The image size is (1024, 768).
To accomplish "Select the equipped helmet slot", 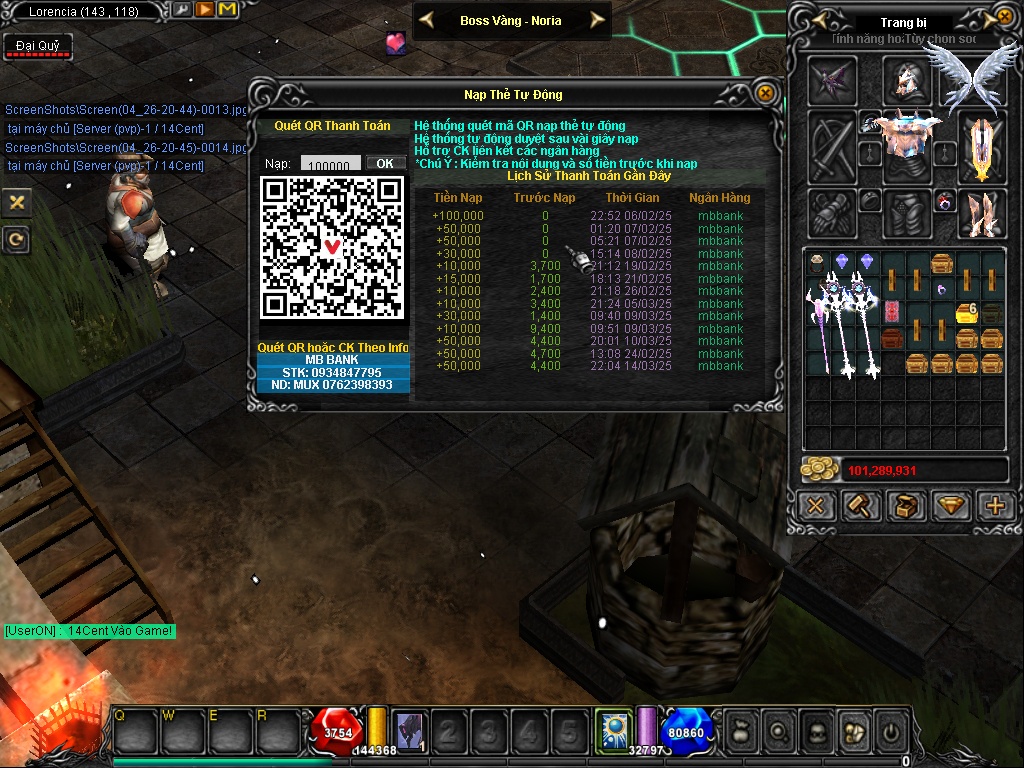I will point(907,80).
